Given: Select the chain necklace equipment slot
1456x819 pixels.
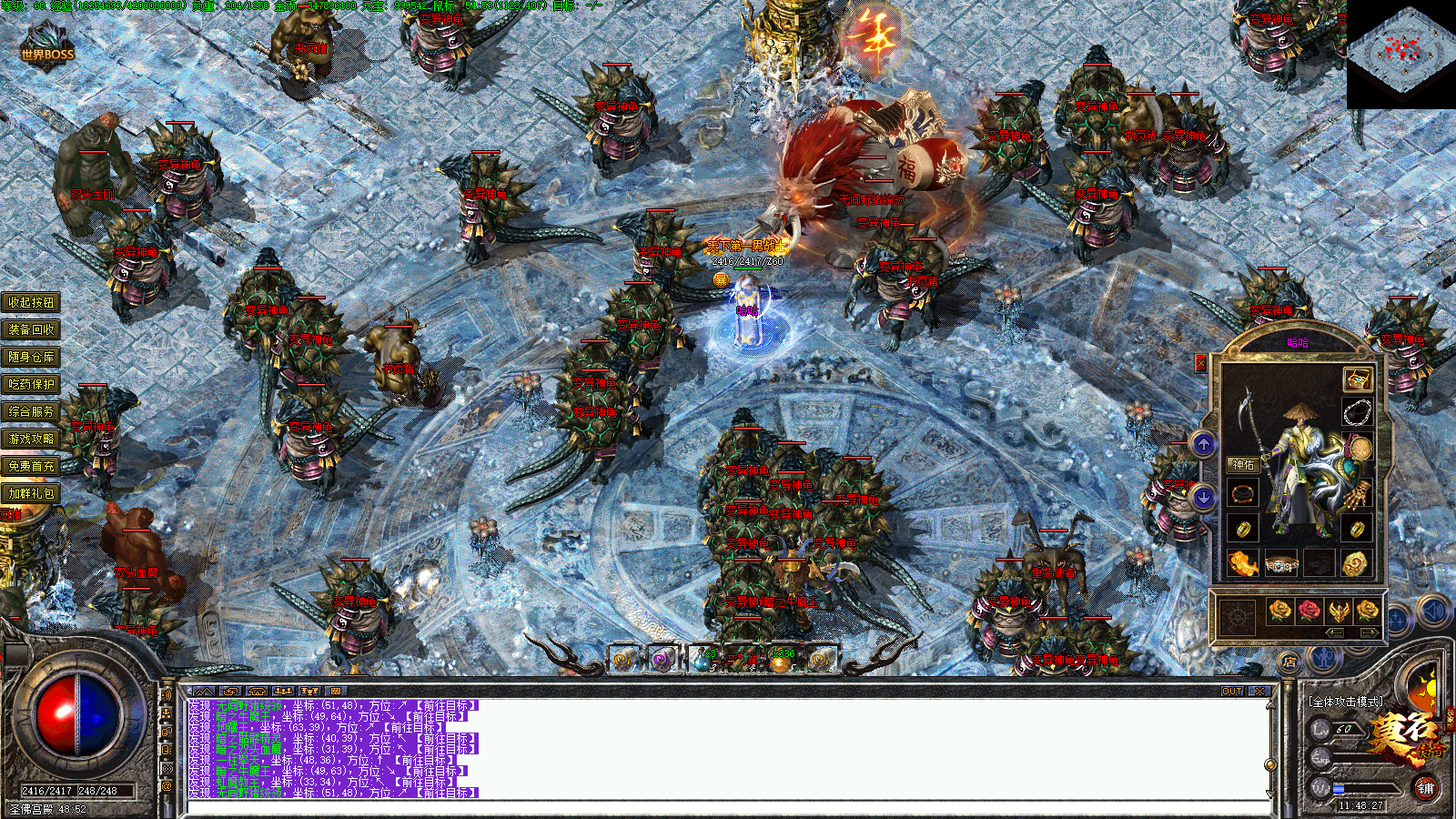Looking at the screenshot, I should point(1357,411).
